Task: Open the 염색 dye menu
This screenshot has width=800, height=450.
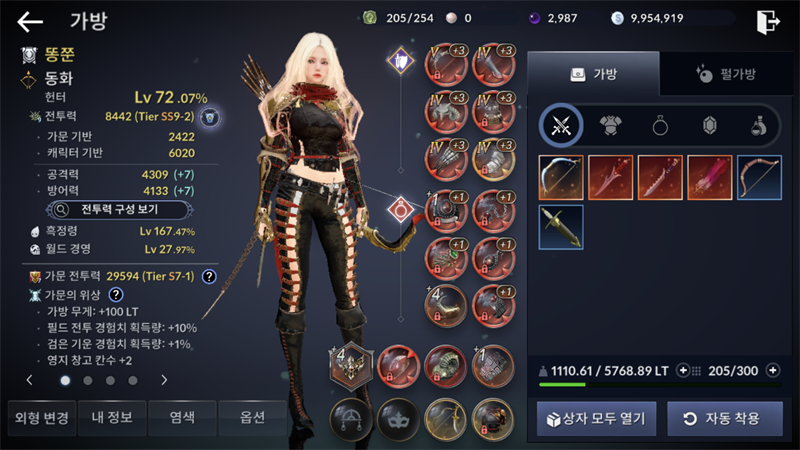Action: point(181,417)
